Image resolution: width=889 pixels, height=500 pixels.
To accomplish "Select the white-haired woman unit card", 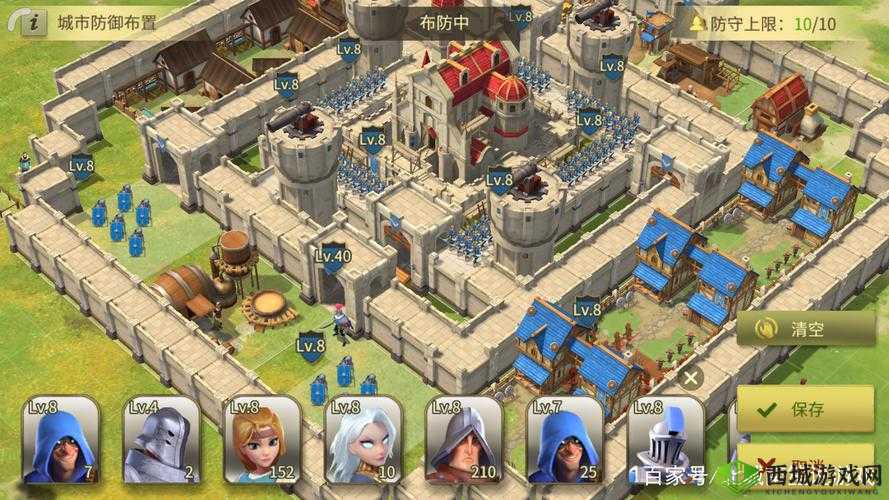I will 364,440.
